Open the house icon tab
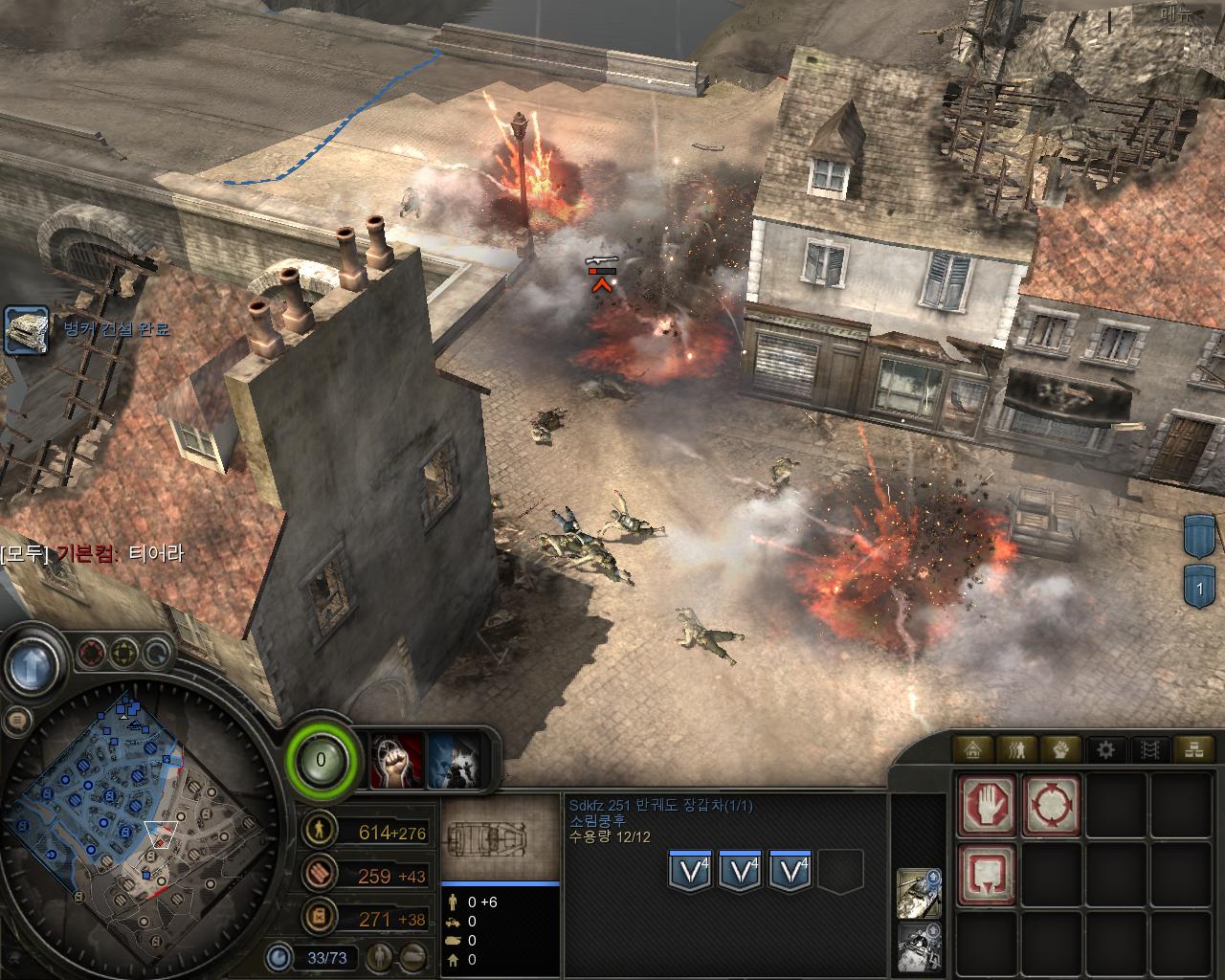This screenshot has height=980, width=1225. tap(975, 749)
